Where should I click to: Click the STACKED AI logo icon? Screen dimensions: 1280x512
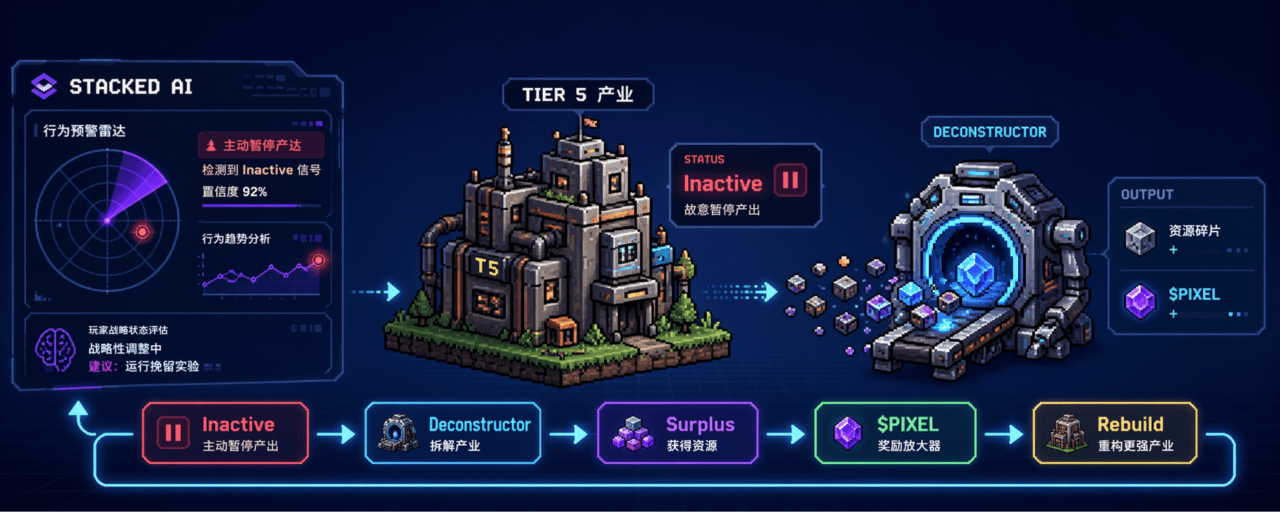[x=44, y=87]
